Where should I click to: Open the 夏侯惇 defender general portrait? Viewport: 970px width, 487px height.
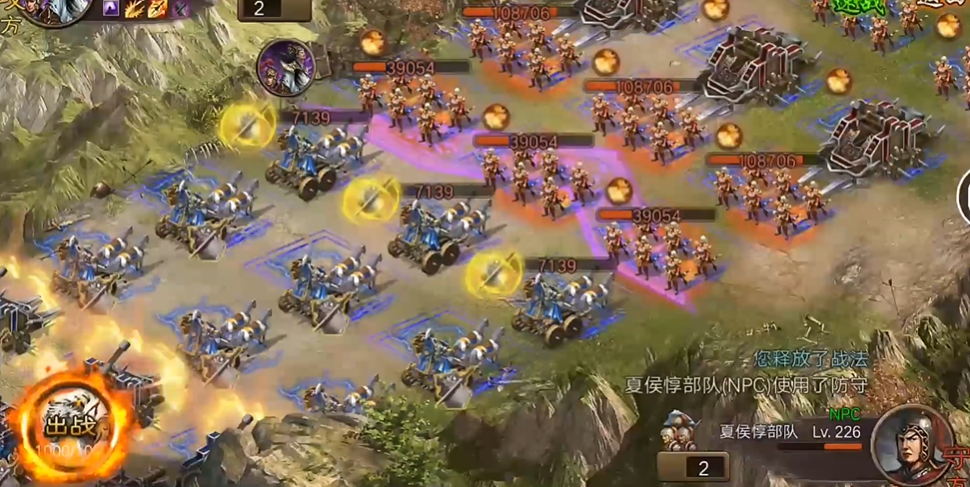point(908,443)
